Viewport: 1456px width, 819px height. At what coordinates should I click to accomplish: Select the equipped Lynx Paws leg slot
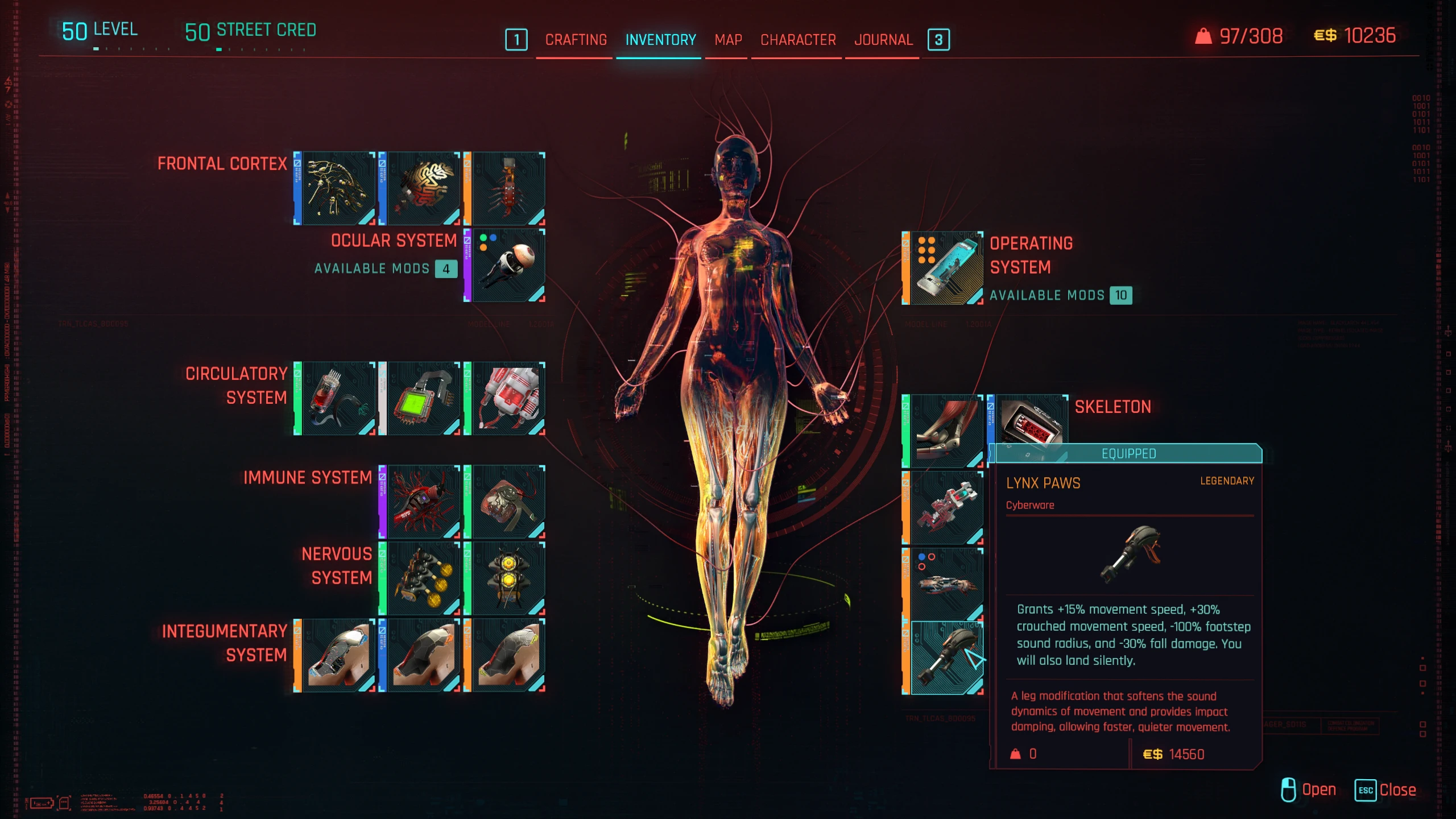click(946, 658)
